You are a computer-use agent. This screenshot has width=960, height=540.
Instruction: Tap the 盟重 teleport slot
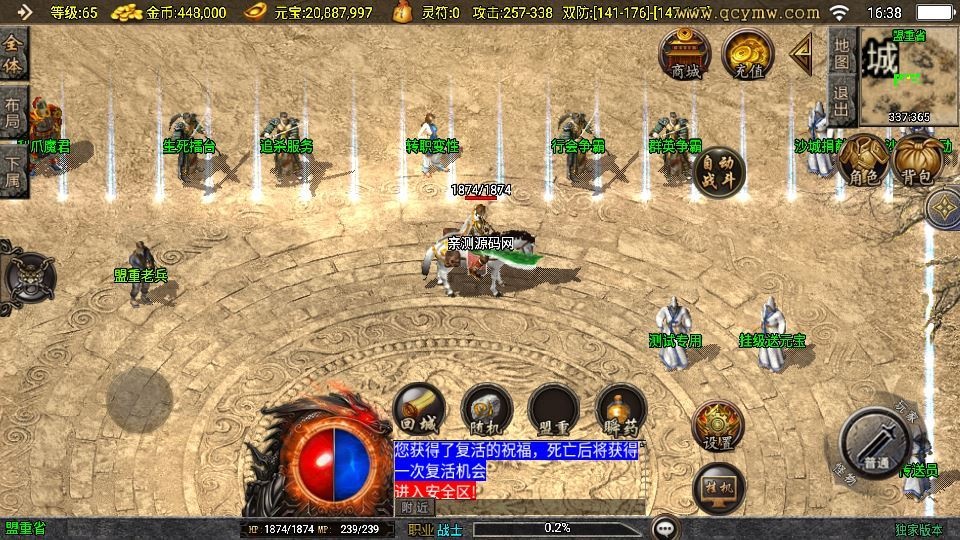[554, 410]
